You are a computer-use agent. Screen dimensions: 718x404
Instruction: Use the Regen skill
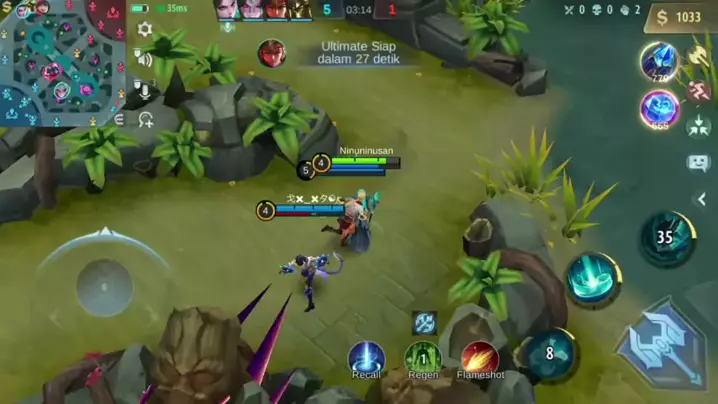click(423, 358)
